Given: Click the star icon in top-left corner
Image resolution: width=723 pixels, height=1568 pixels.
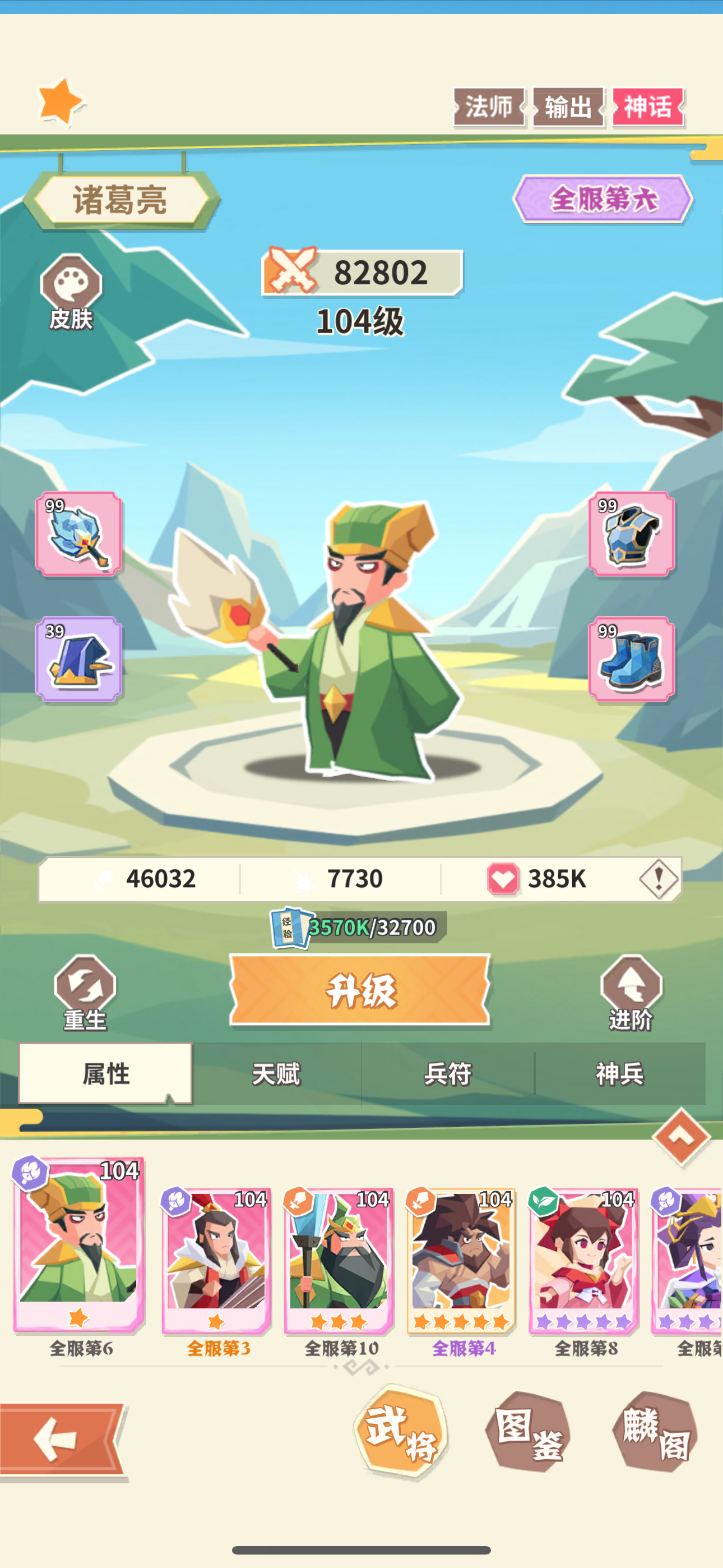Looking at the screenshot, I should tap(58, 99).
